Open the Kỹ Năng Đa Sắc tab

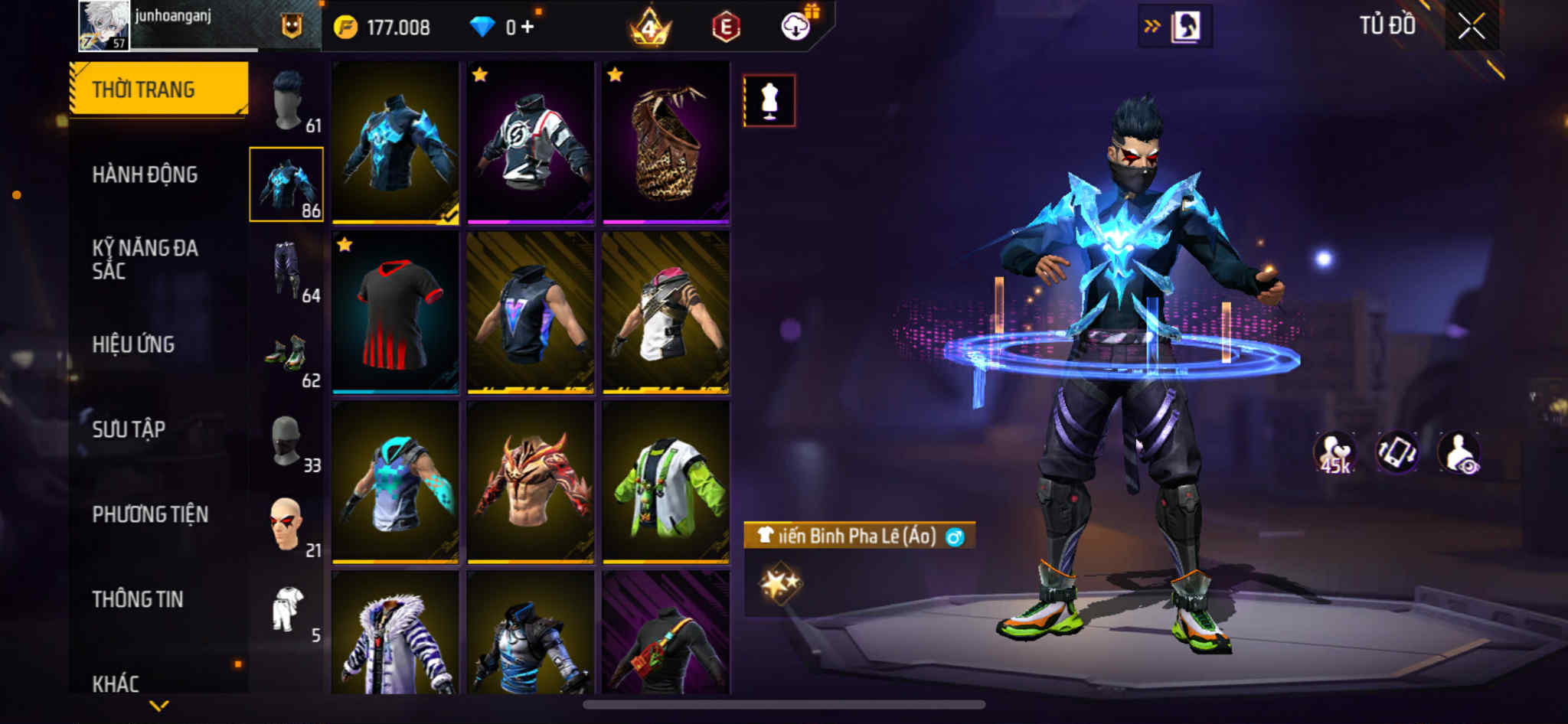145,259
